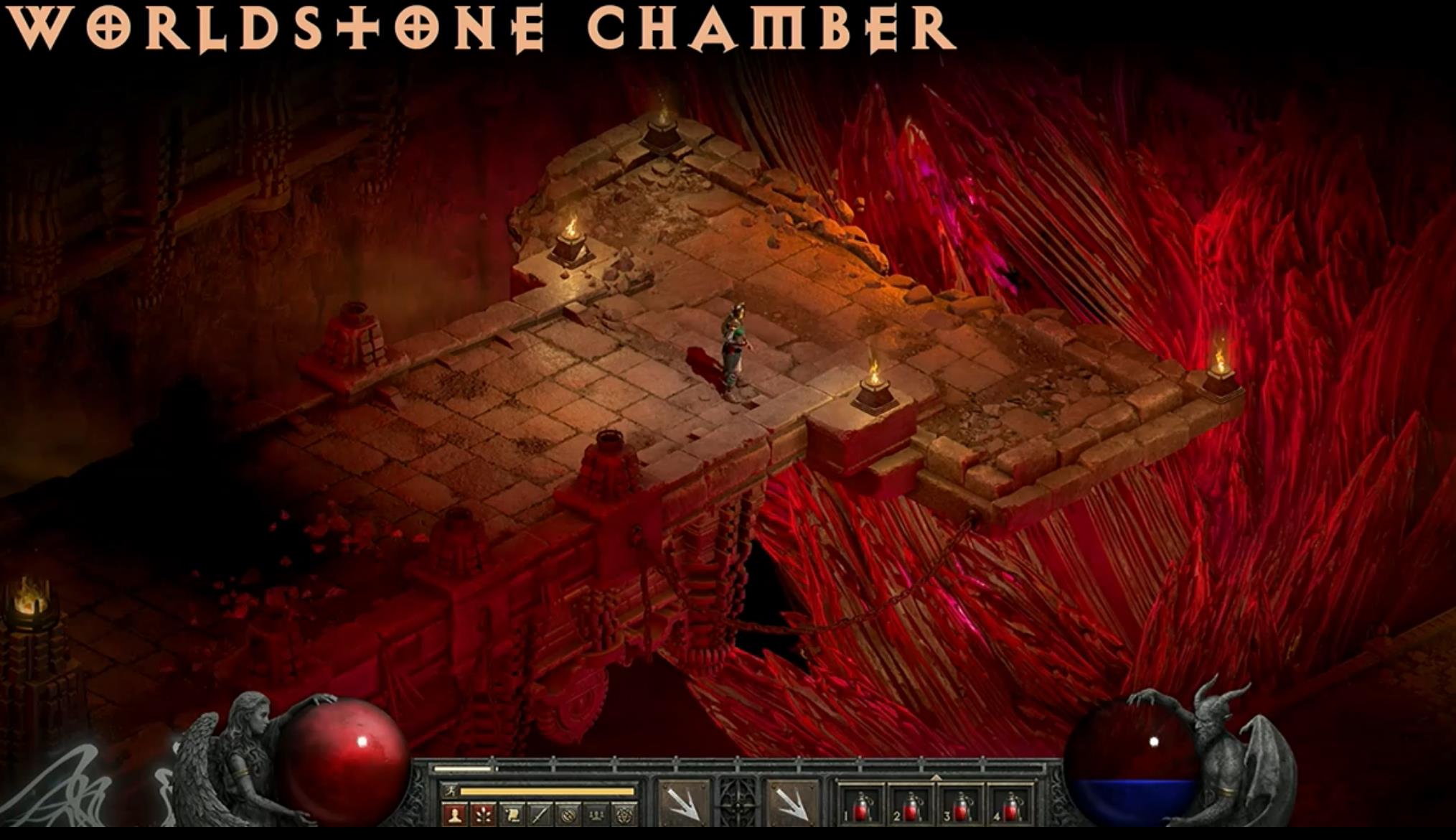
Task: Open the skill tree branch icon
Action: (x=483, y=814)
